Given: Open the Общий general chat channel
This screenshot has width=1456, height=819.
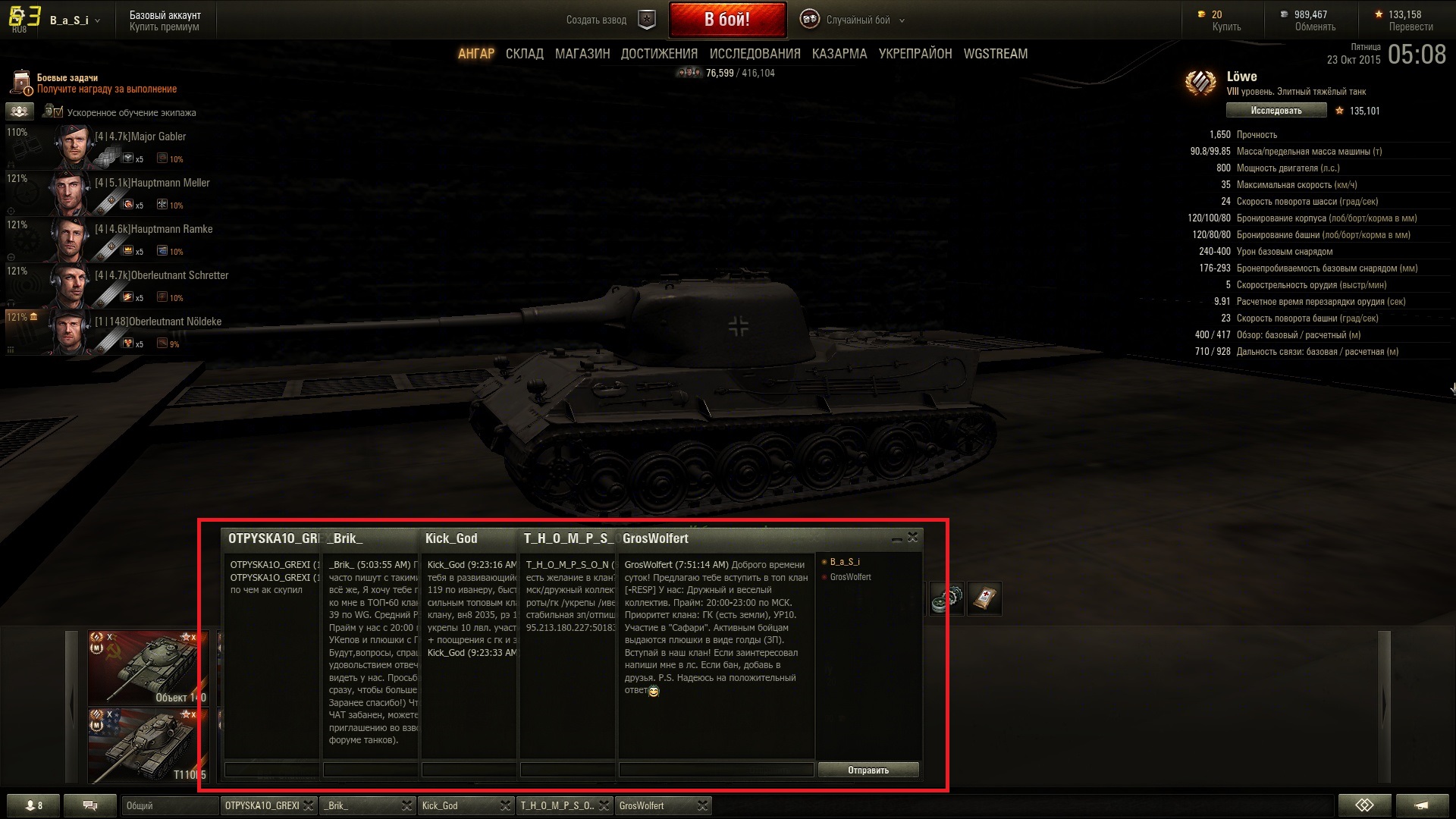Looking at the screenshot, I should 169,805.
